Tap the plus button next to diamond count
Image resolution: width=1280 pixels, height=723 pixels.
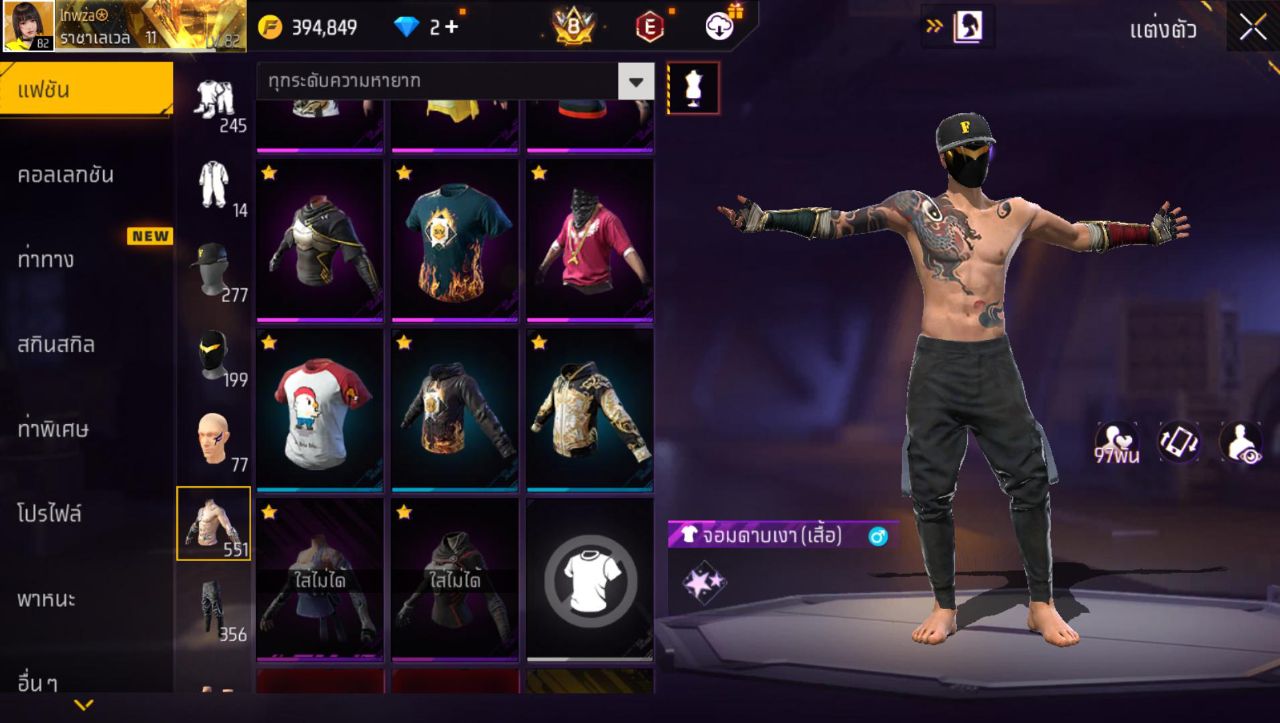point(449,27)
